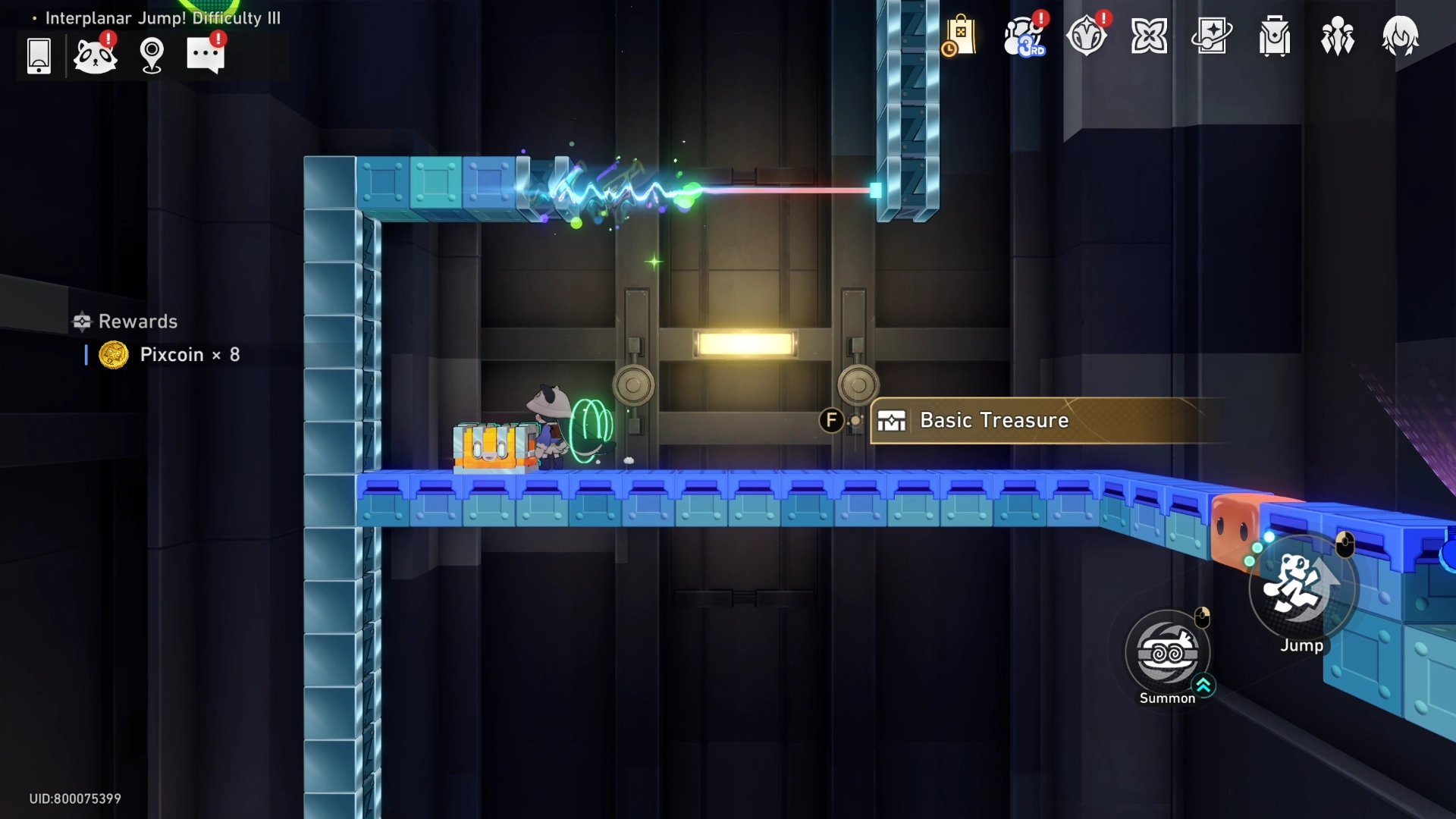Image resolution: width=1456 pixels, height=819 pixels.
Task: Tap the Jump action button
Action: click(x=1301, y=588)
